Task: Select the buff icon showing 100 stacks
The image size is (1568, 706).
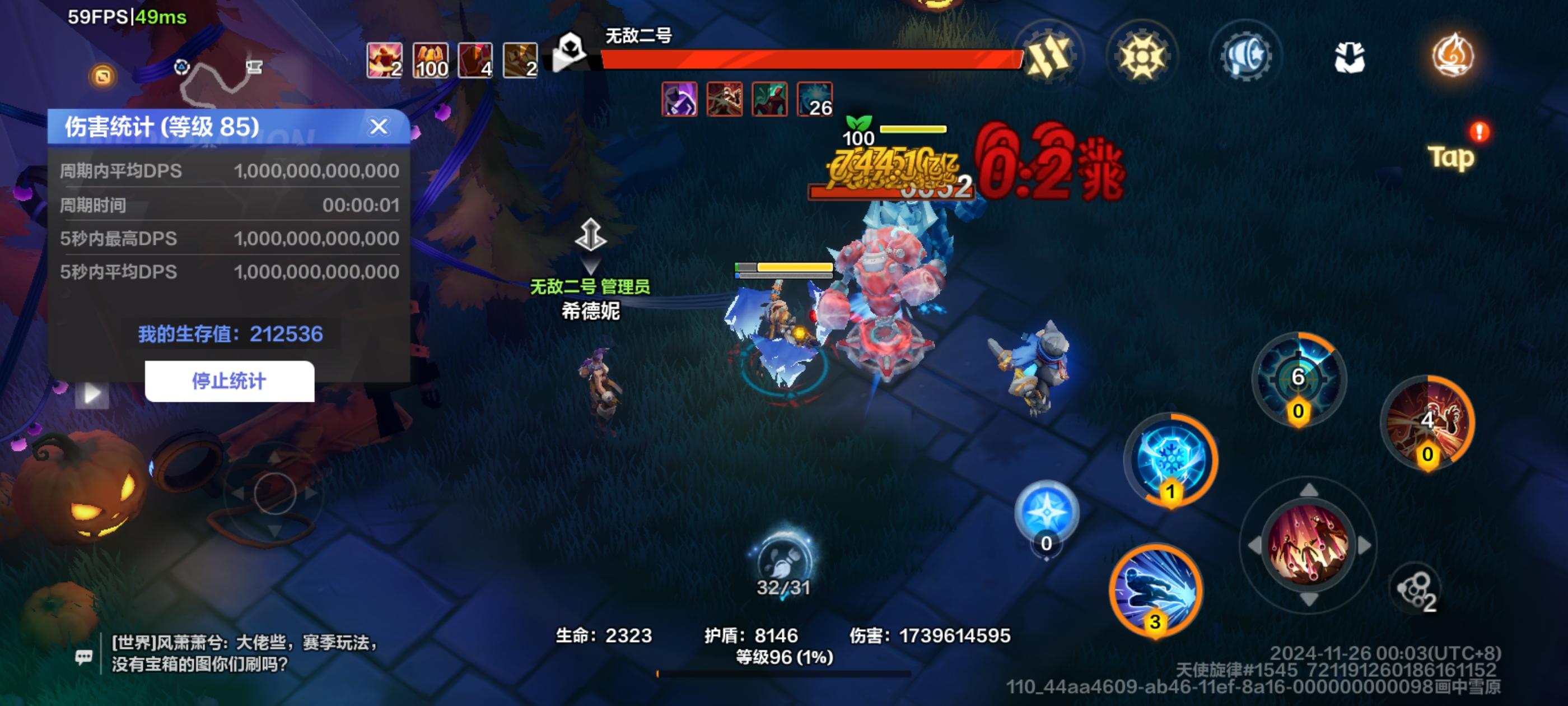Action: pyautogui.click(x=431, y=61)
